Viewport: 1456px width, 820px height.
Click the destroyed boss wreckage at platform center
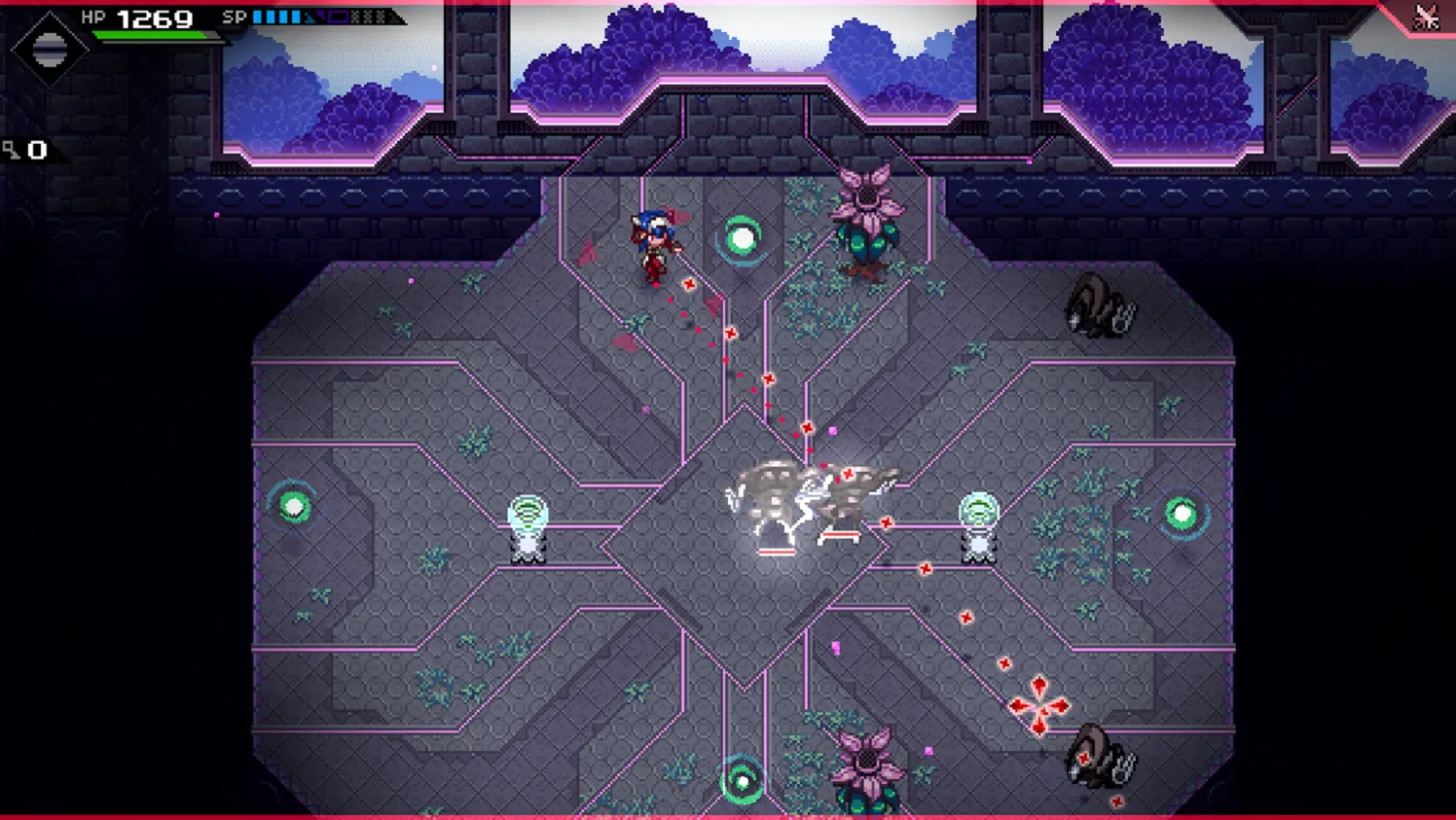(810, 499)
